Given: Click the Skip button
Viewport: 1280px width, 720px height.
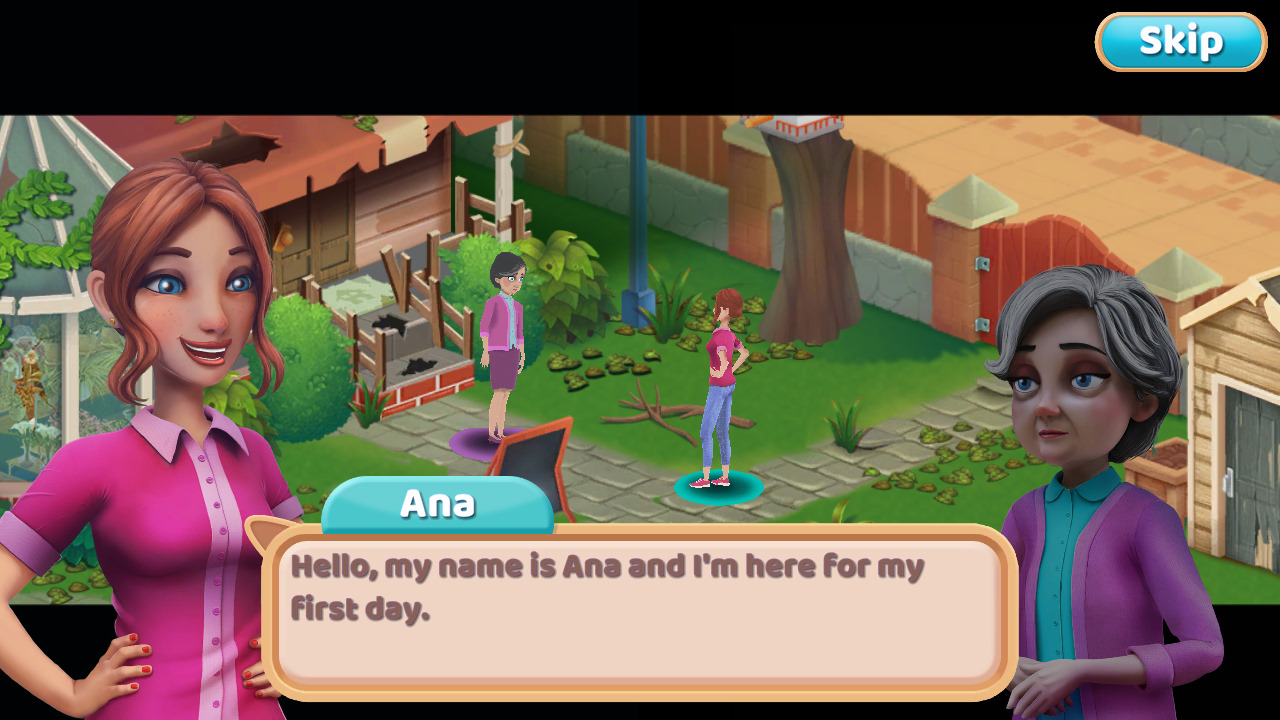Looking at the screenshot, I should coord(1180,41).
